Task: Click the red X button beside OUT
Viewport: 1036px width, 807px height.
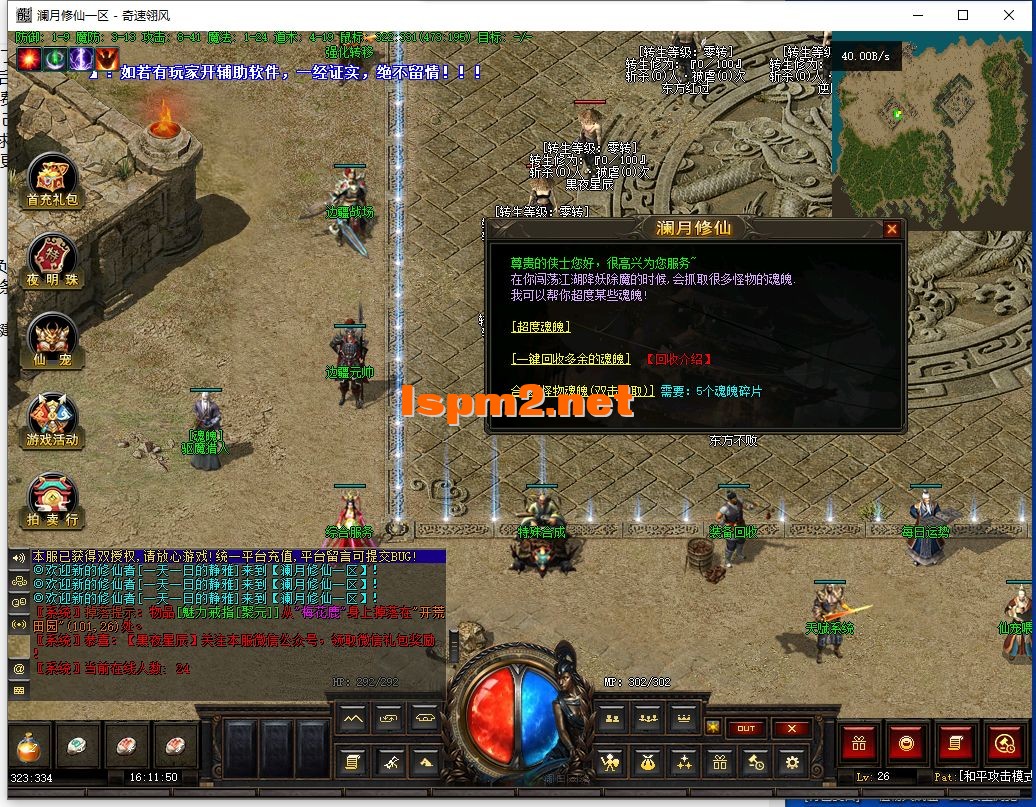Action: point(792,728)
